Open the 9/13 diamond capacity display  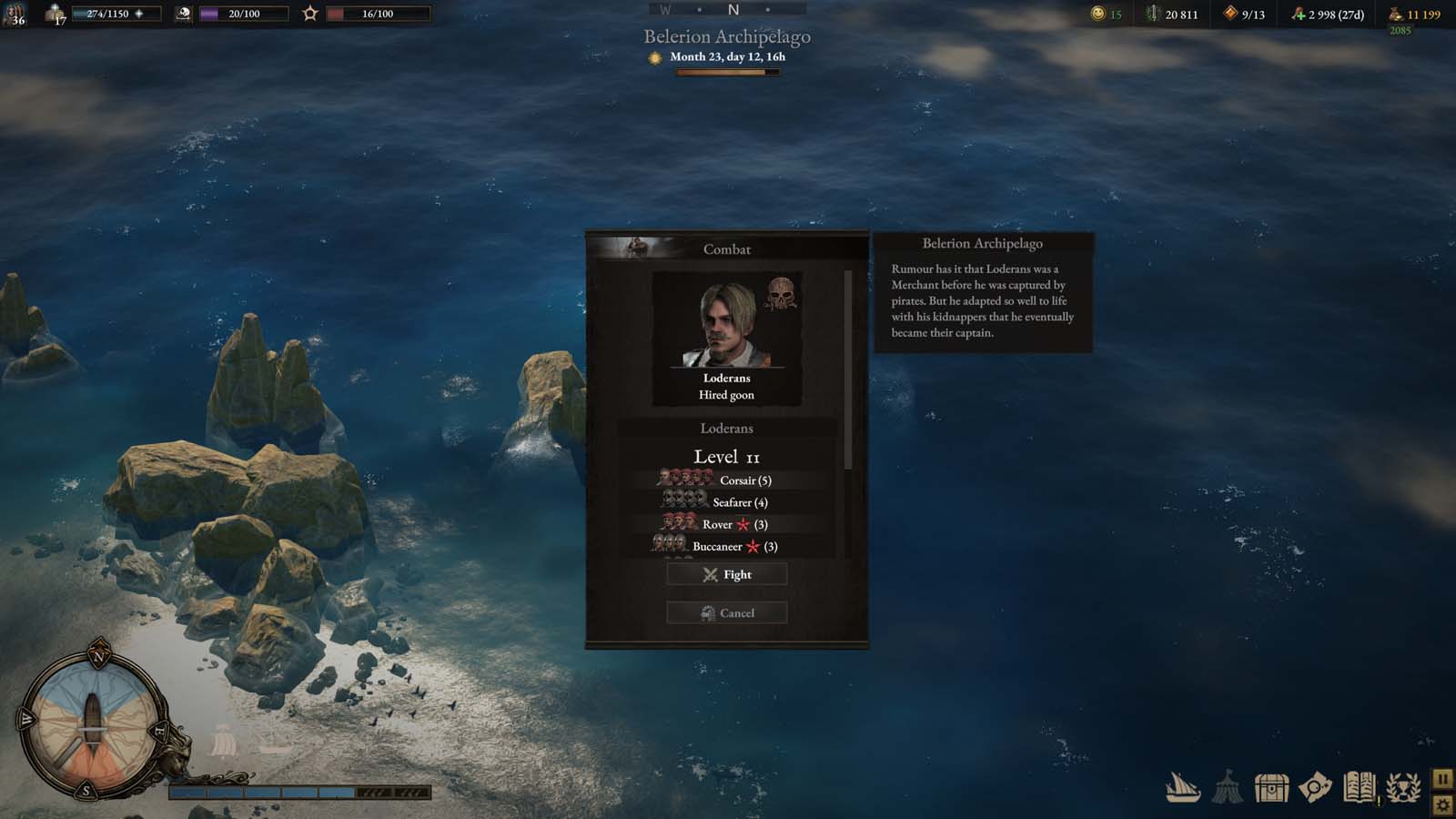coord(1245,15)
